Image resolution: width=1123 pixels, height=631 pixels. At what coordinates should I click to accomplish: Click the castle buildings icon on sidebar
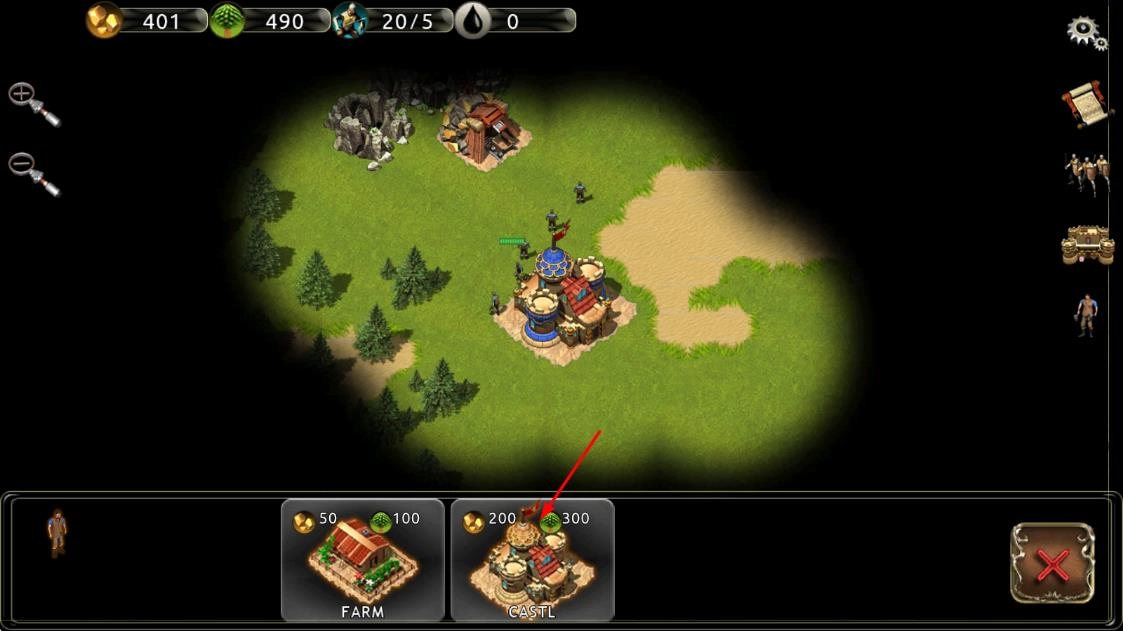(1086, 246)
